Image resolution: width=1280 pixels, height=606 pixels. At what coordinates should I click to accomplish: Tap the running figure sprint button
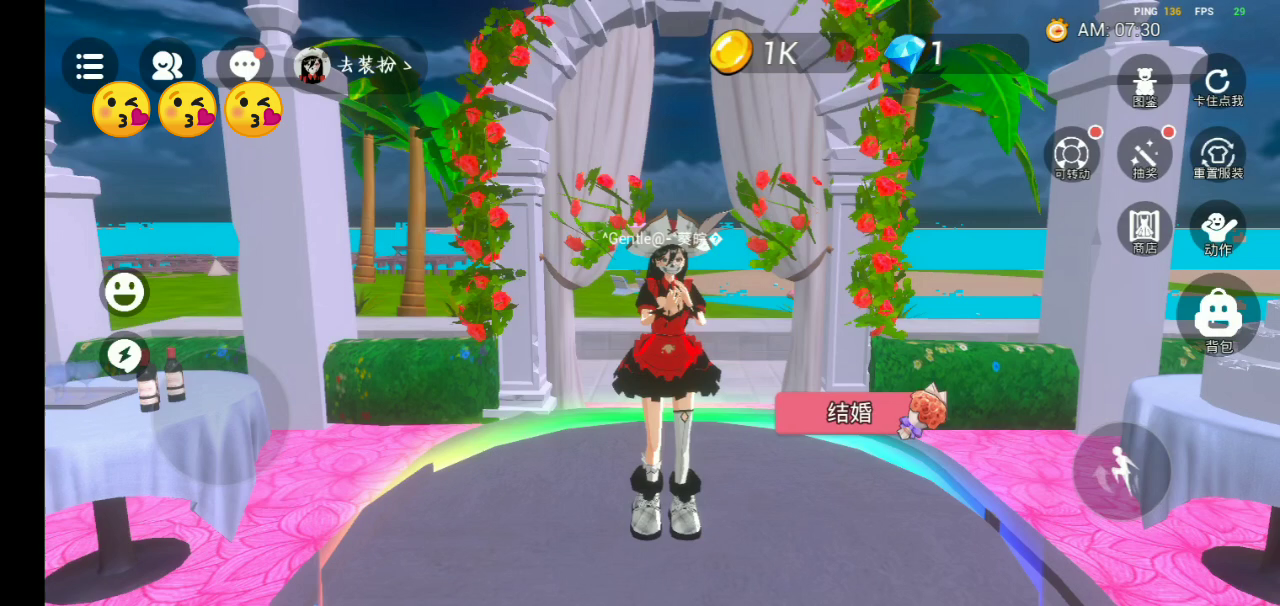tap(1121, 472)
